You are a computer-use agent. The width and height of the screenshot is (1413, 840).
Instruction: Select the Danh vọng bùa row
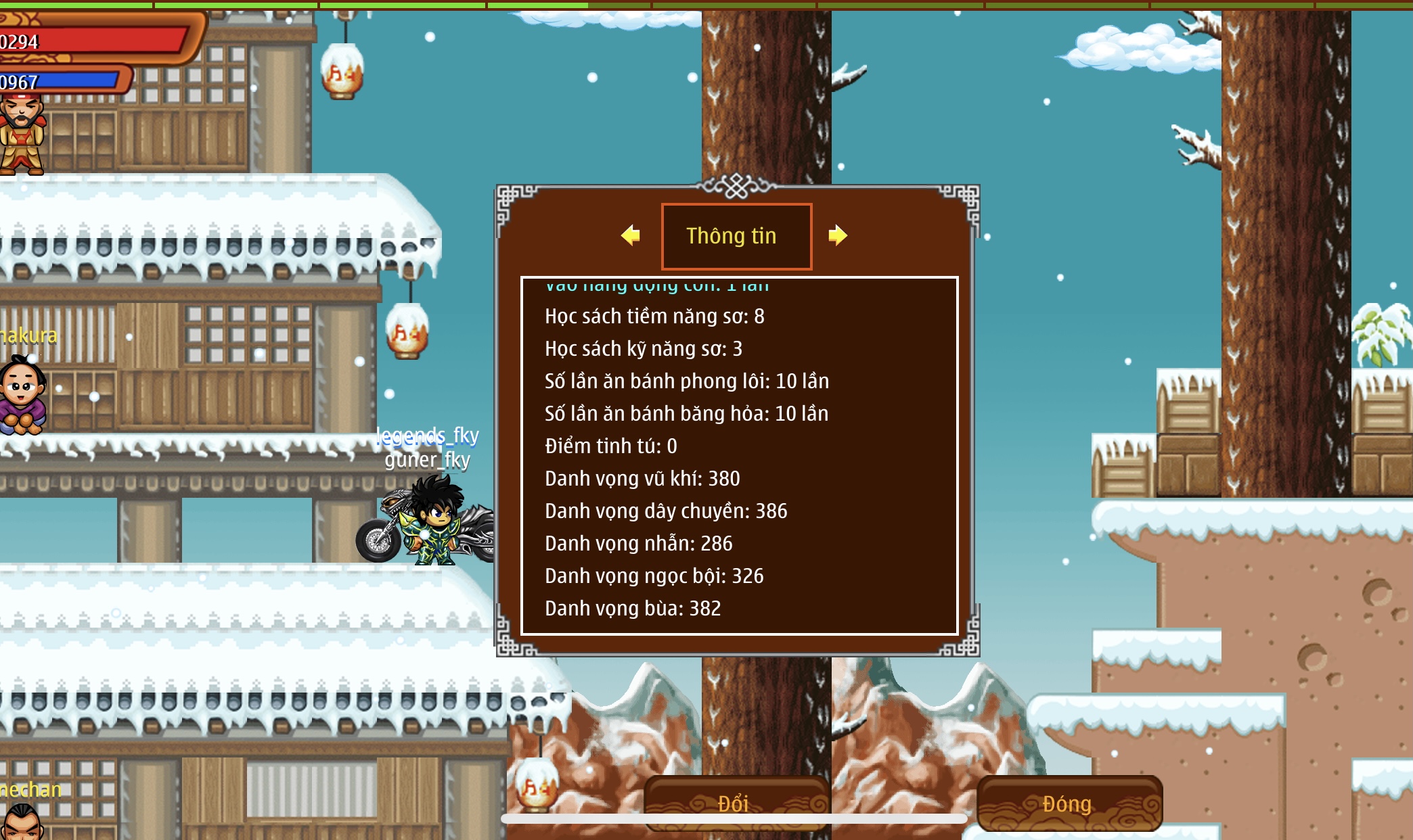633,609
